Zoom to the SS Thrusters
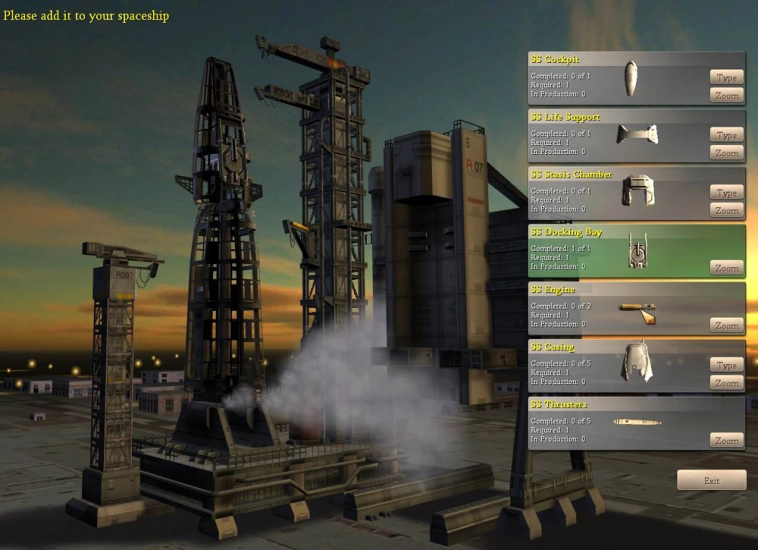This screenshot has height=550, width=758. [x=727, y=440]
